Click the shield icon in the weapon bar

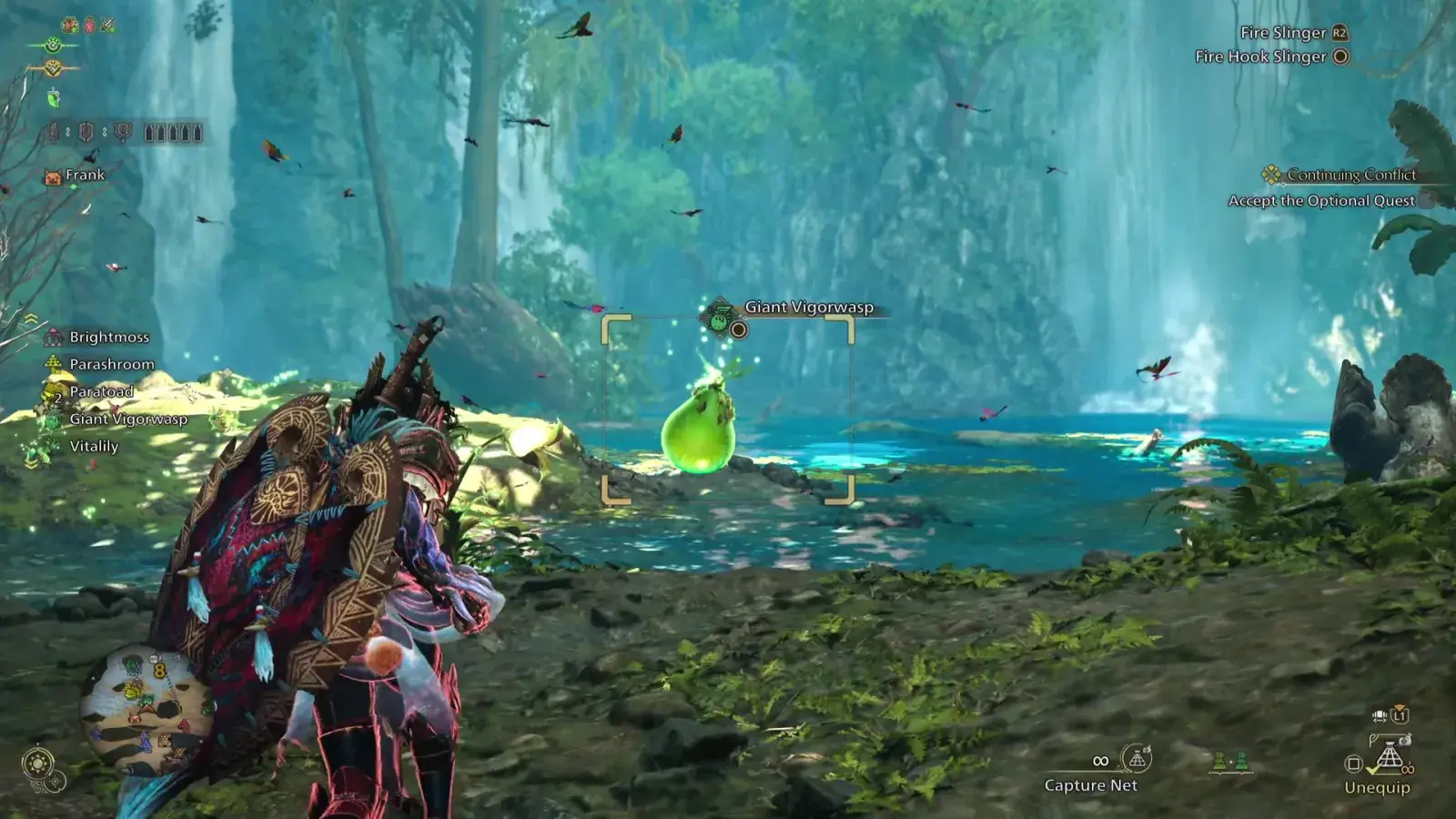(85, 133)
